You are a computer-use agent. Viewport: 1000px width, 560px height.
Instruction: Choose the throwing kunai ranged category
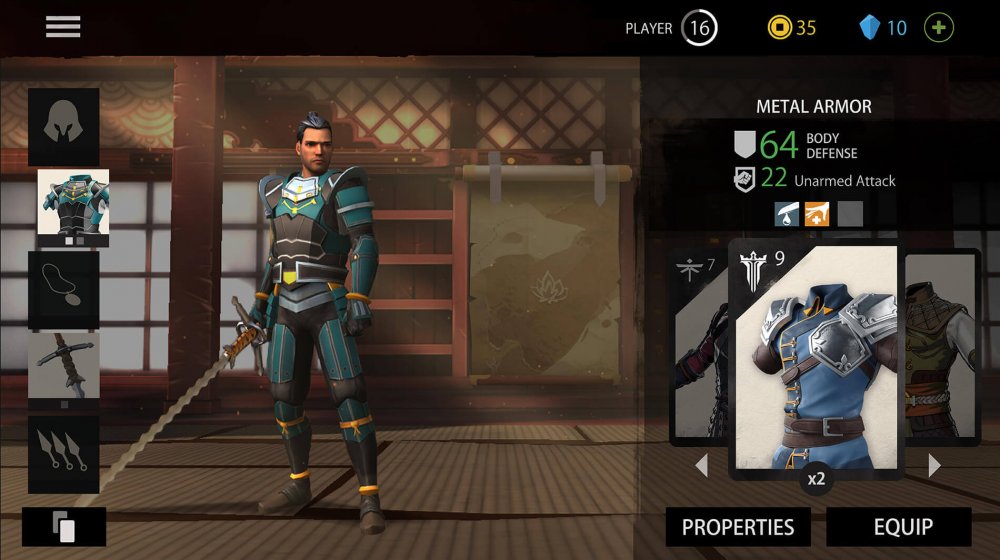tap(63, 453)
